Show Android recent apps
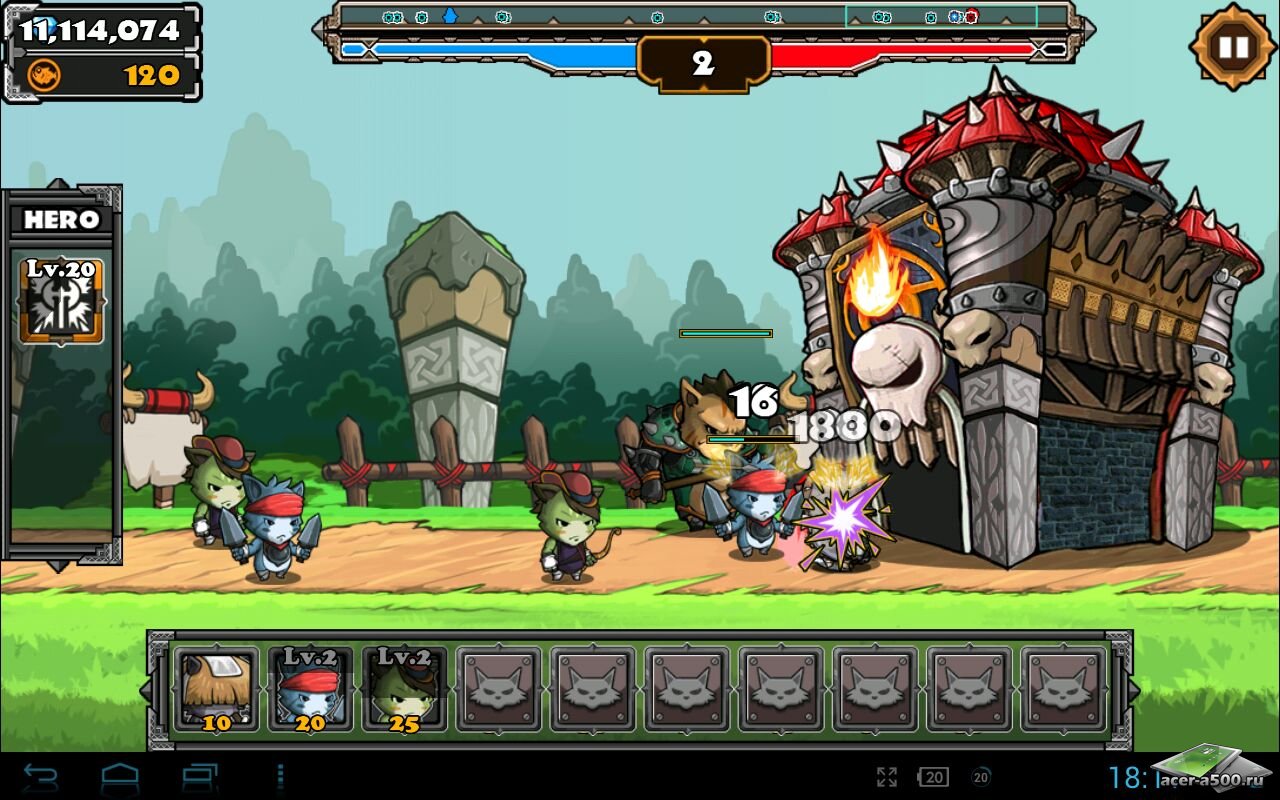 coord(199,776)
